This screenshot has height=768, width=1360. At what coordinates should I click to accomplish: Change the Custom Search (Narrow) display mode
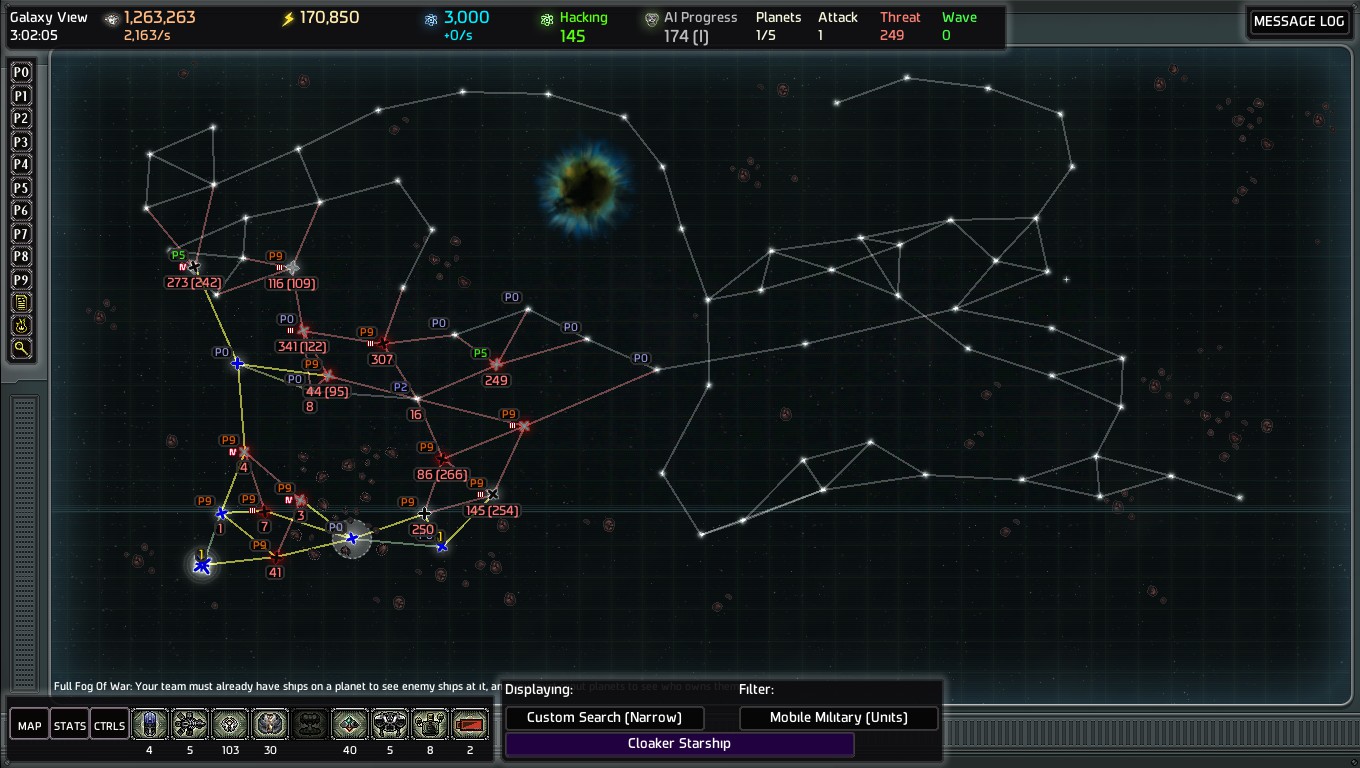click(604, 717)
